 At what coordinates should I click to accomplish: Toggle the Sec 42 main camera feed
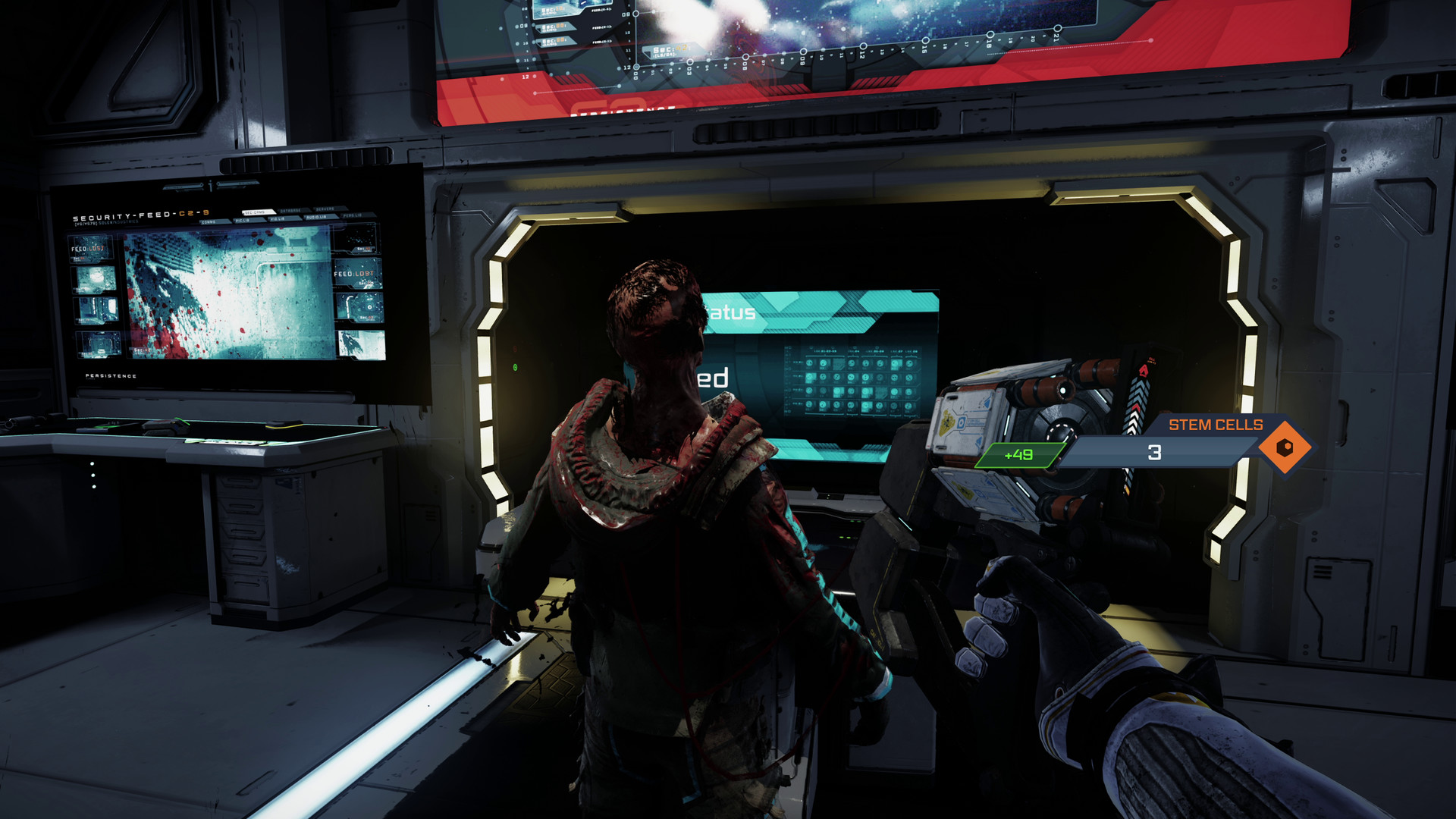[227, 292]
